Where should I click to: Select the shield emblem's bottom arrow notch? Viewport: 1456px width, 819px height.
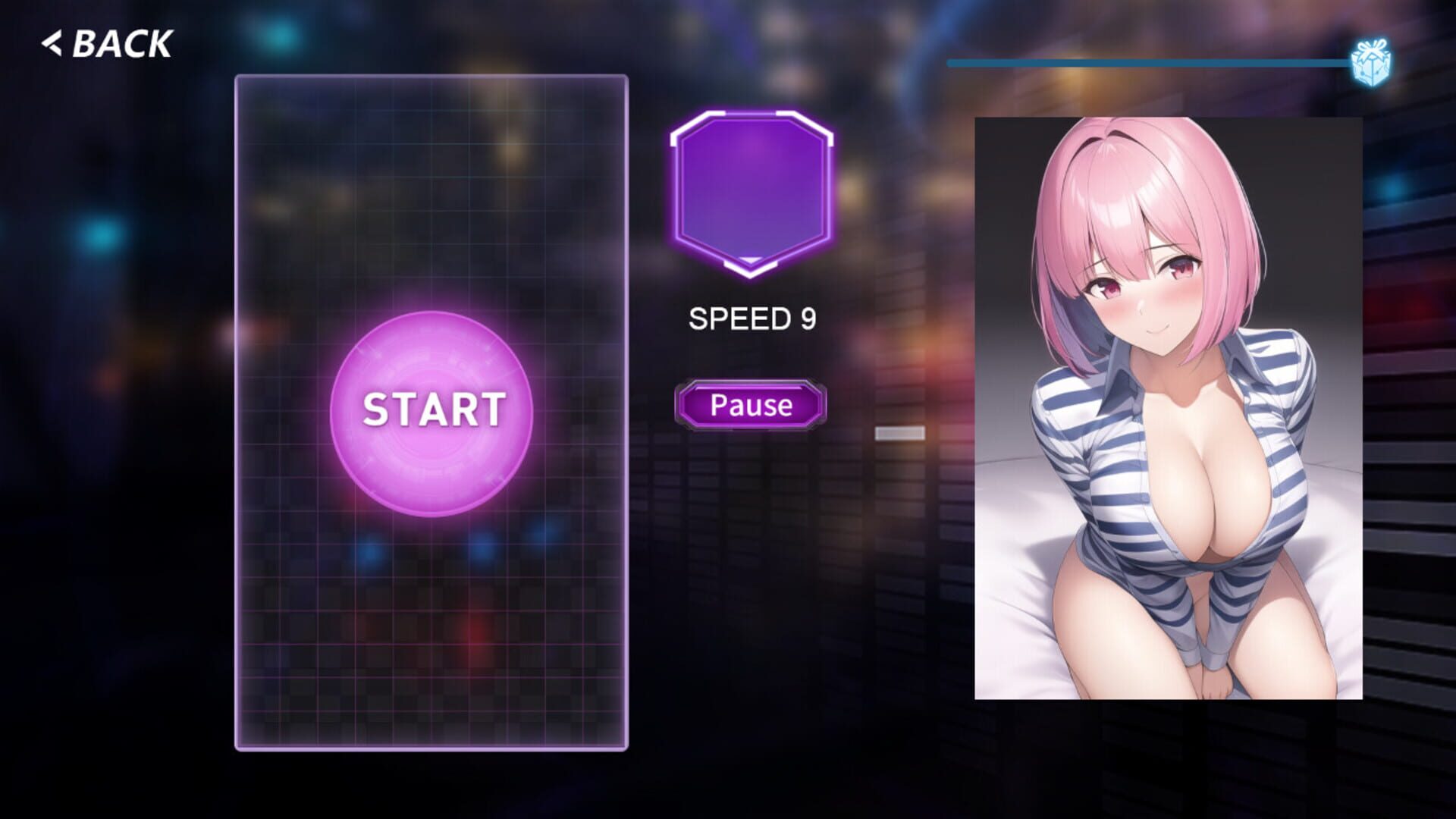click(750, 265)
